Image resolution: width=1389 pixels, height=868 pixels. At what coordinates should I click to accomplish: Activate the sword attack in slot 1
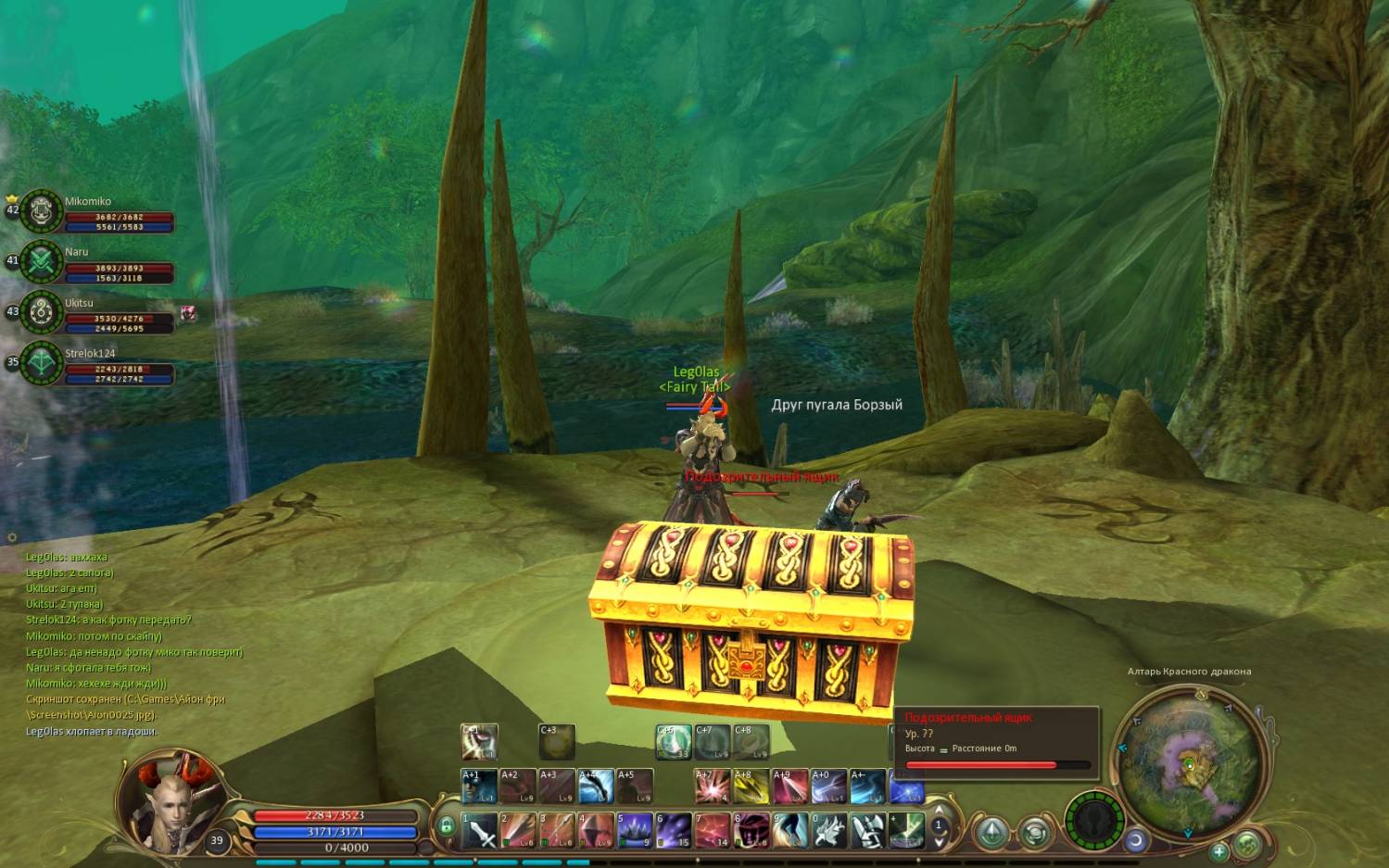(x=480, y=830)
